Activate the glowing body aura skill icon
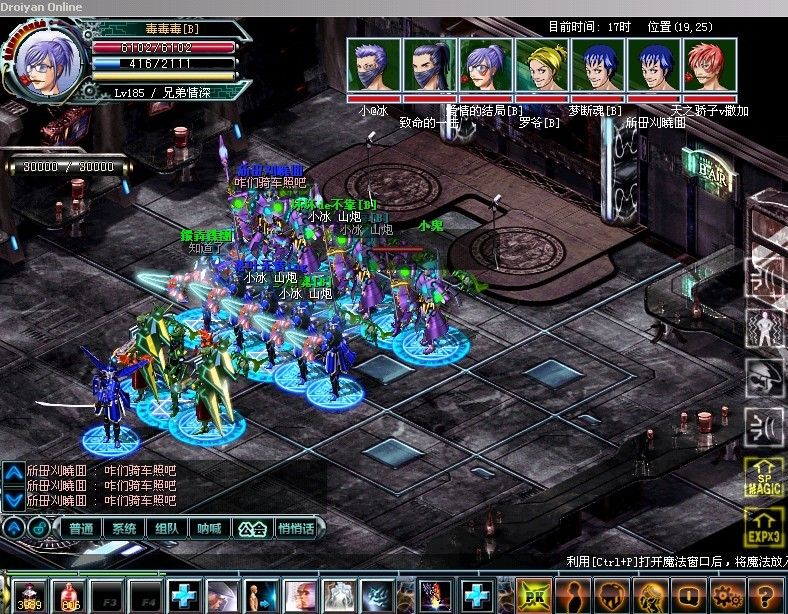Image resolution: width=788 pixels, height=614 pixels. [x=764, y=329]
